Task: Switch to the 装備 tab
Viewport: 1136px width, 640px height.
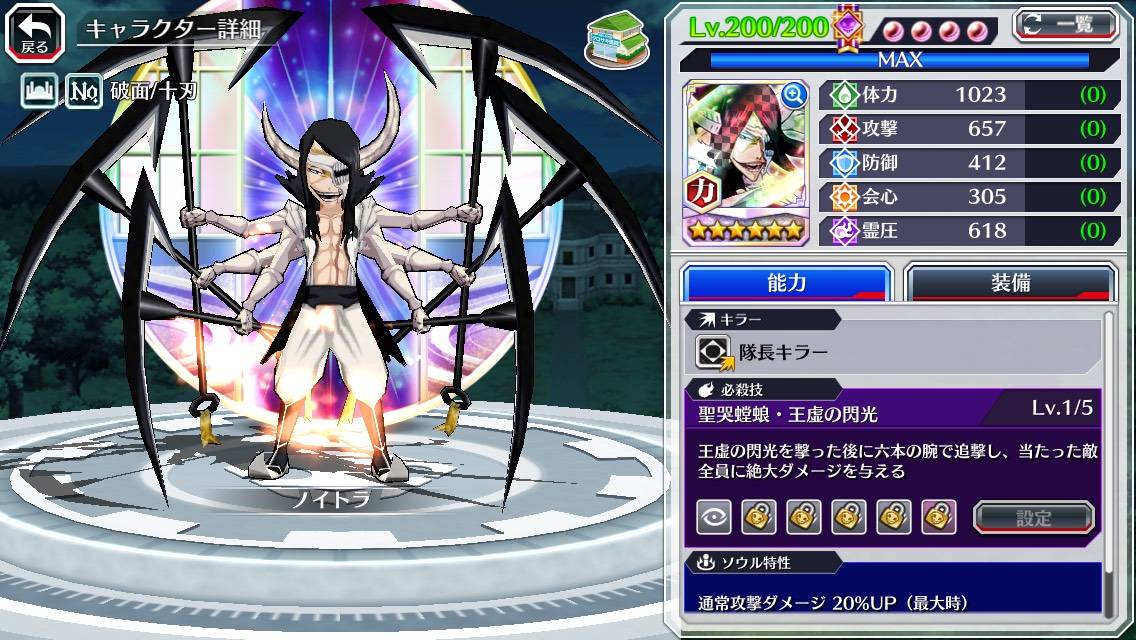Action: (1010, 283)
